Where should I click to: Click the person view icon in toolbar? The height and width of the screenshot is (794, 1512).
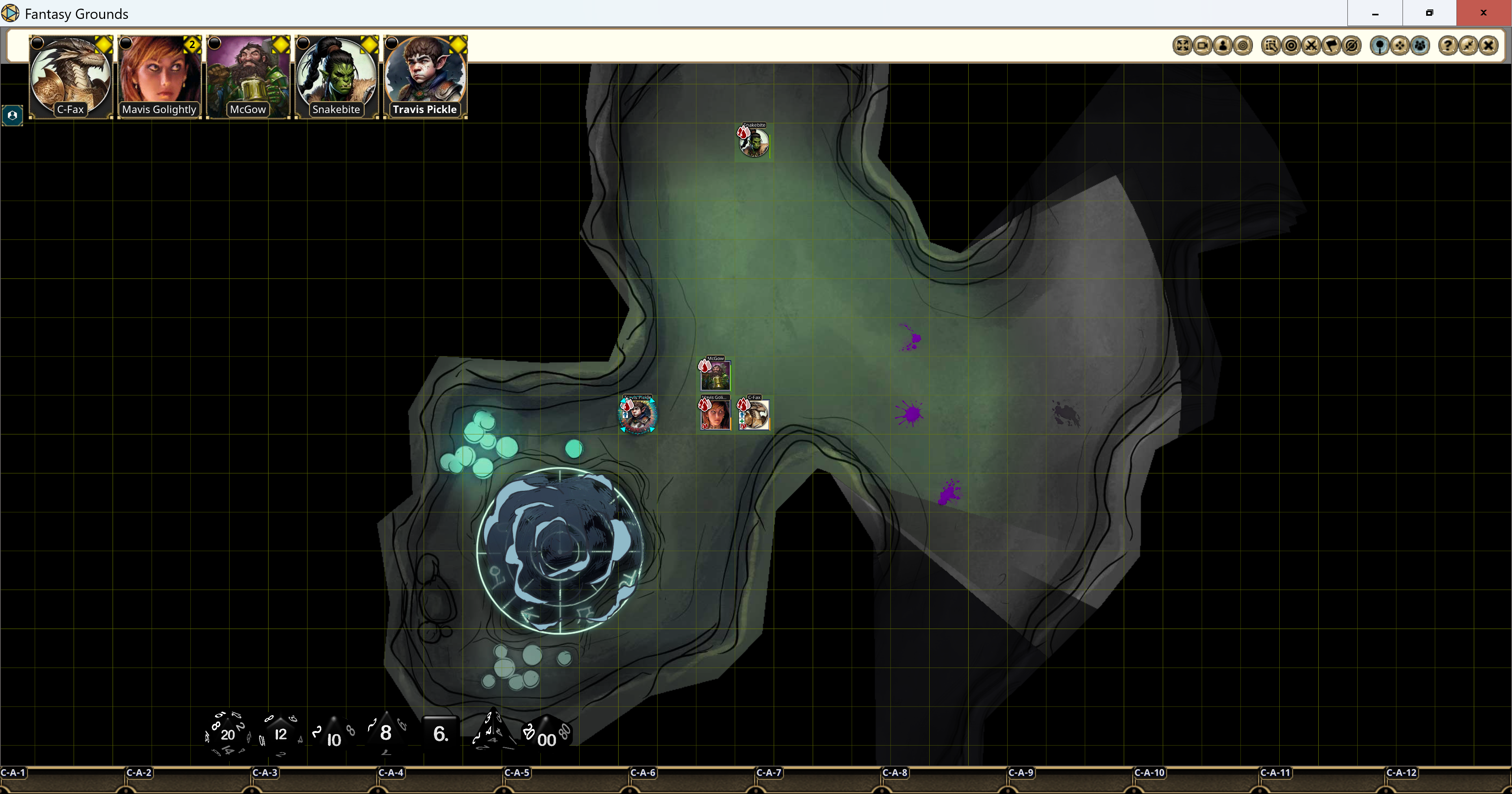(x=1223, y=45)
